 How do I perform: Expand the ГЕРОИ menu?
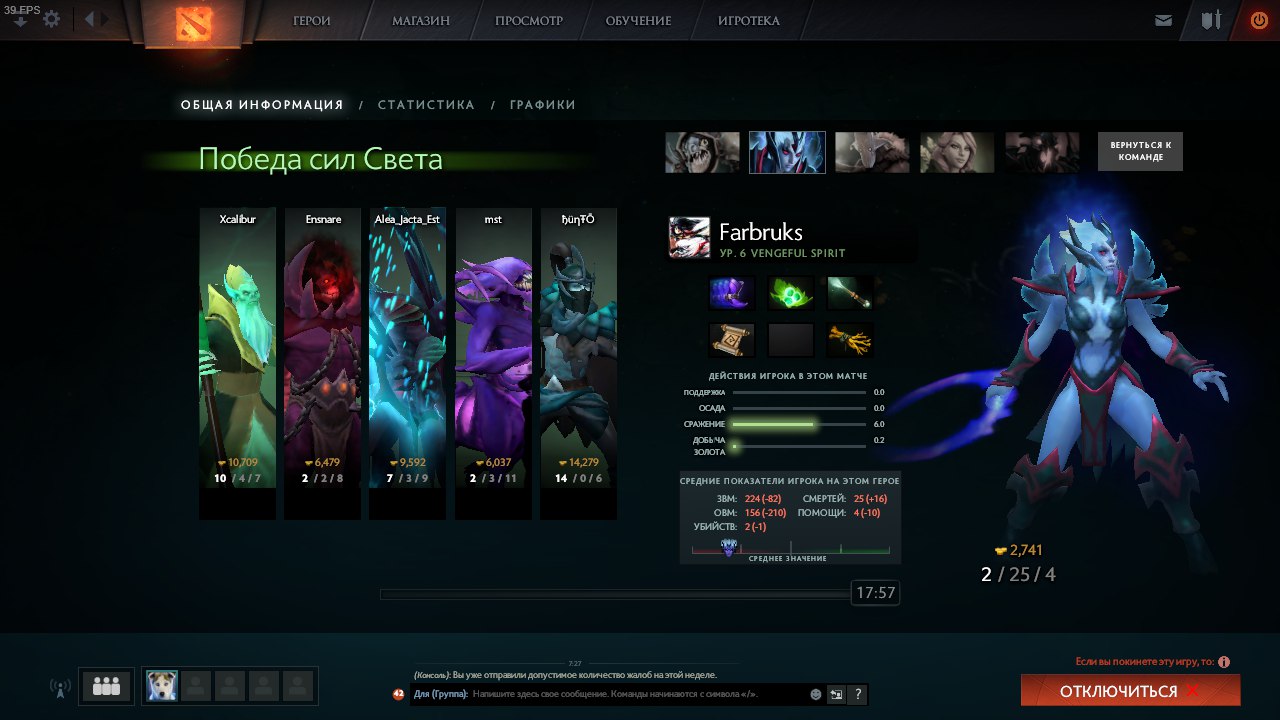point(310,20)
